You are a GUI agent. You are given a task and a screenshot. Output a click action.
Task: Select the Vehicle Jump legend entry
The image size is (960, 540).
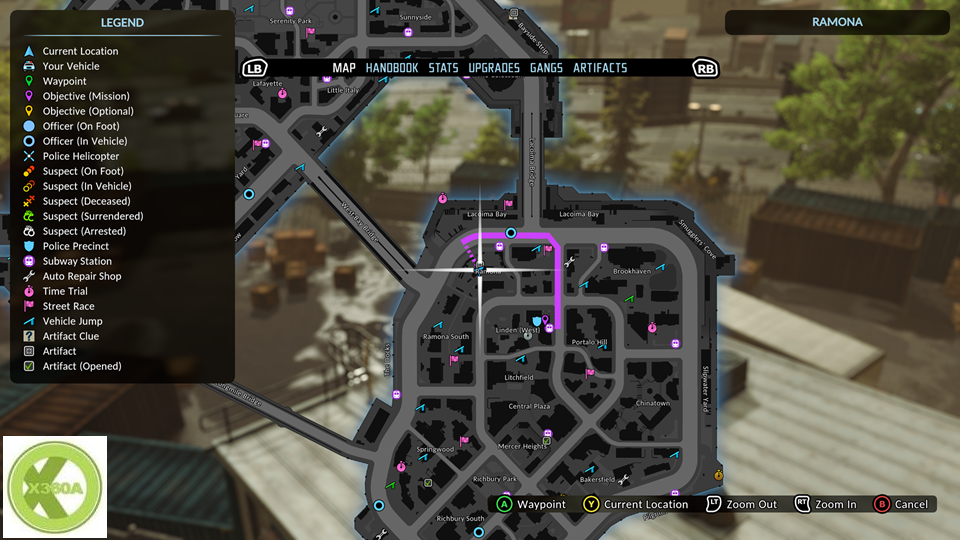click(x=72, y=321)
